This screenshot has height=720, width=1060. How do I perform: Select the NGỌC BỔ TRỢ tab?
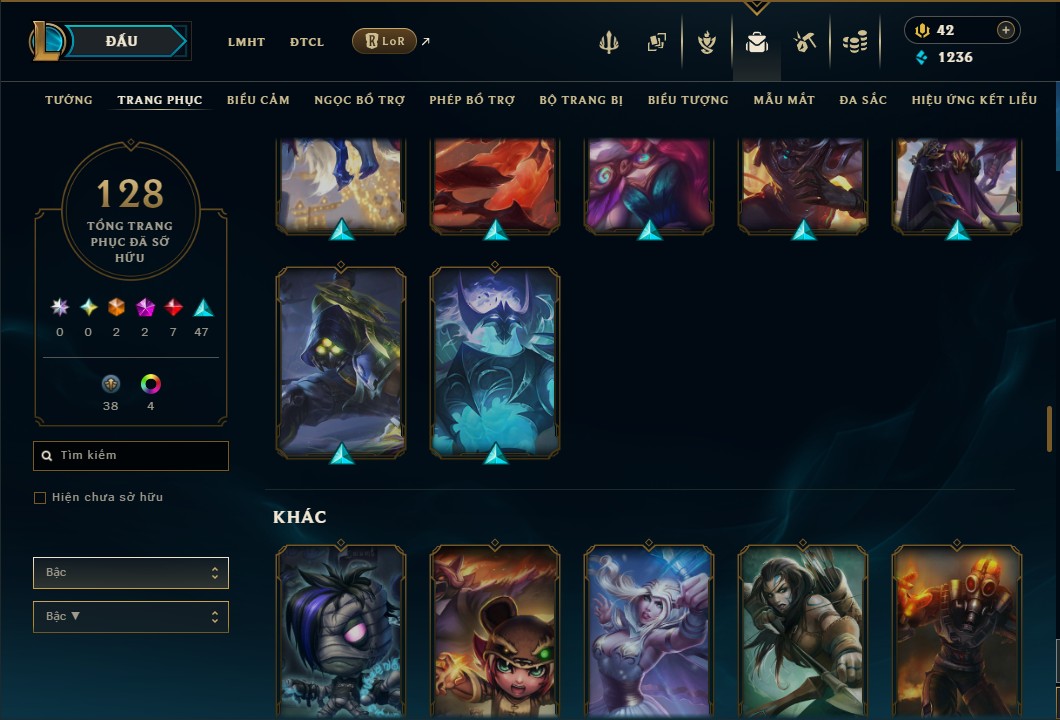359,100
